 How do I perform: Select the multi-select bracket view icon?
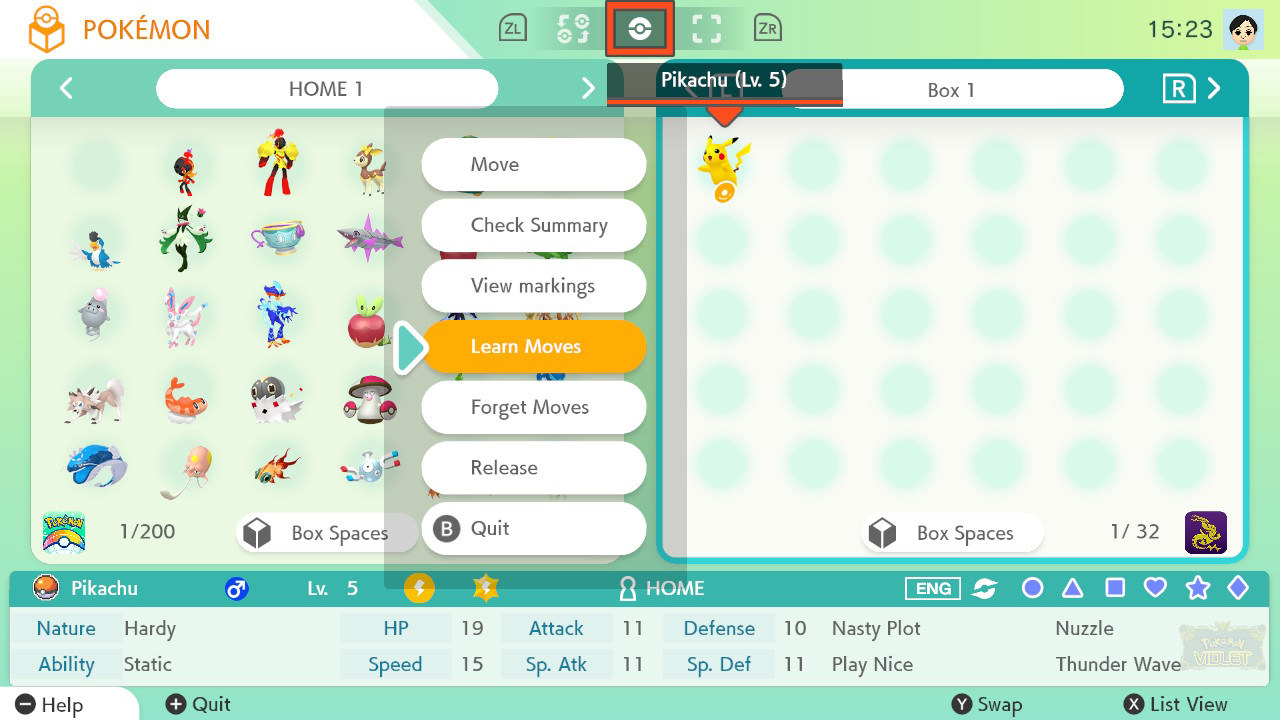pos(707,28)
